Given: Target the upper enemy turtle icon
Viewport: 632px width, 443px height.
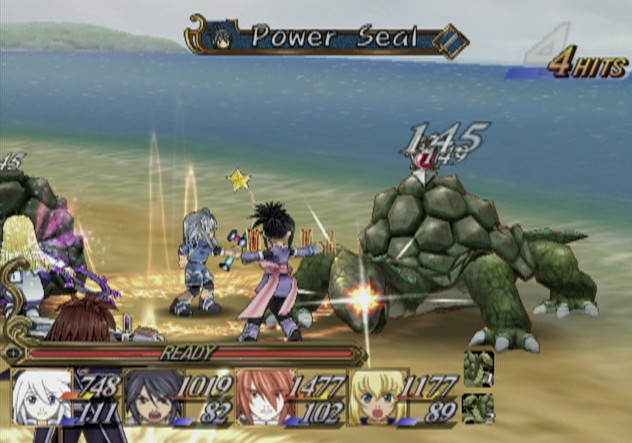Looking at the screenshot, I should click(x=478, y=367).
